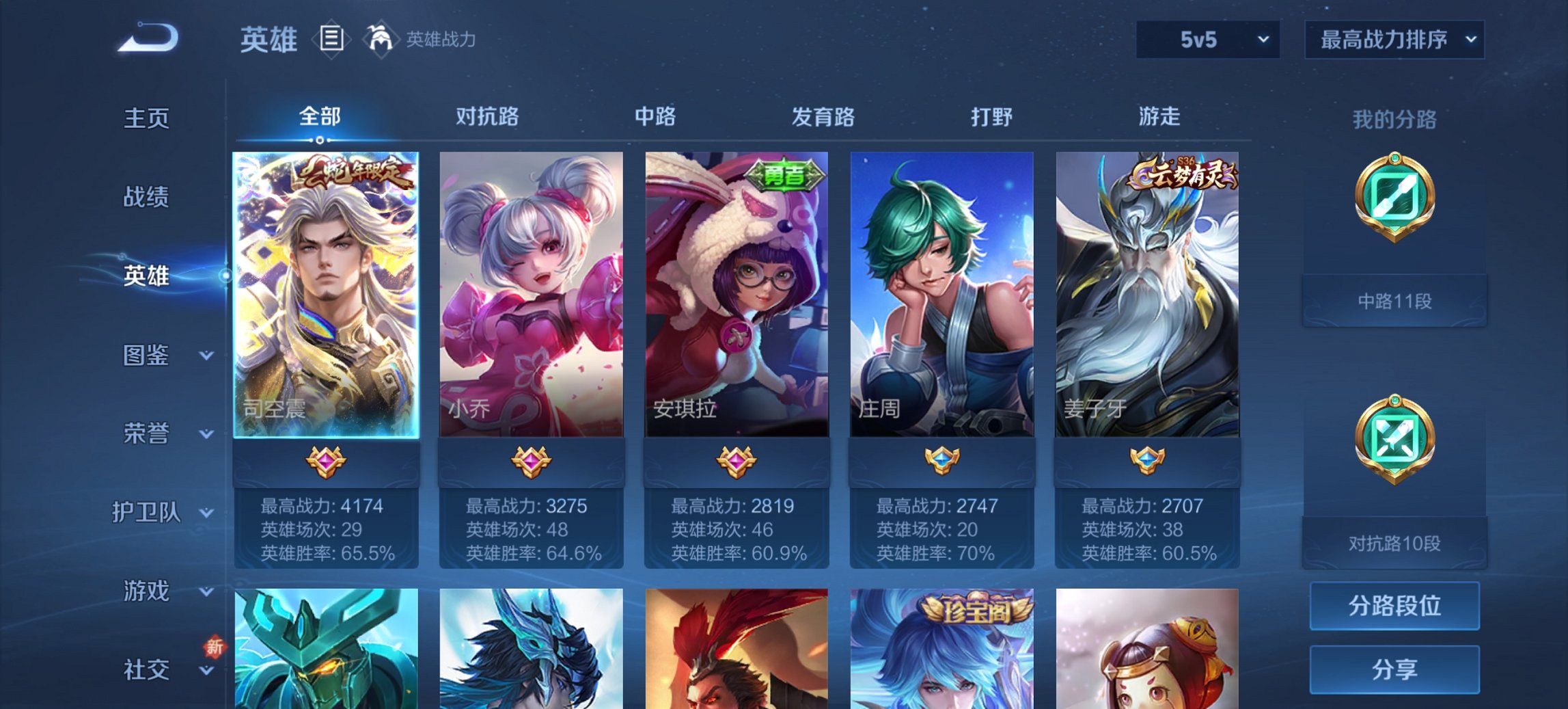The height and width of the screenshot is (709, 1568).
Task: Open the 最高战力排序 sorting dropdown
Action: (x=1394, y=40)
